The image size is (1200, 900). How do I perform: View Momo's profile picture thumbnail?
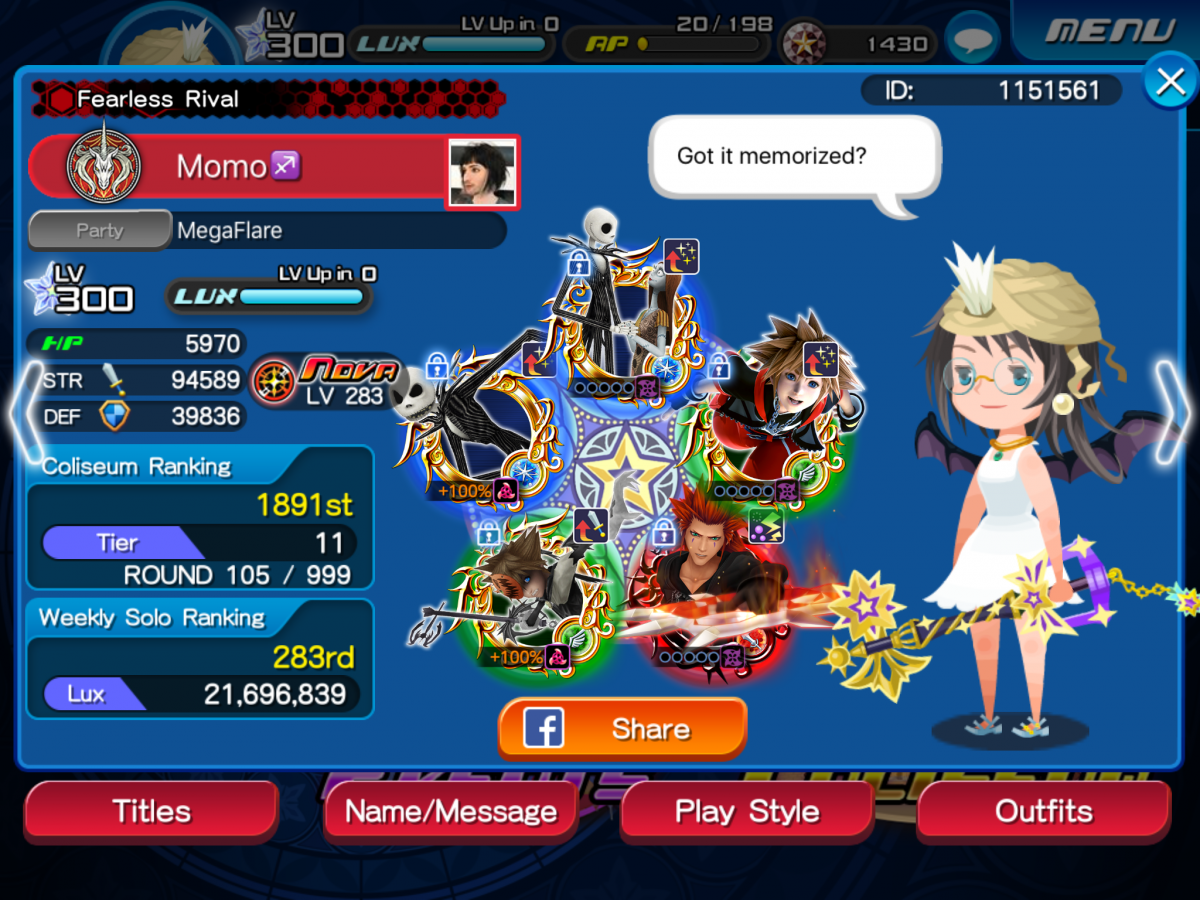[x=483, y=172]
